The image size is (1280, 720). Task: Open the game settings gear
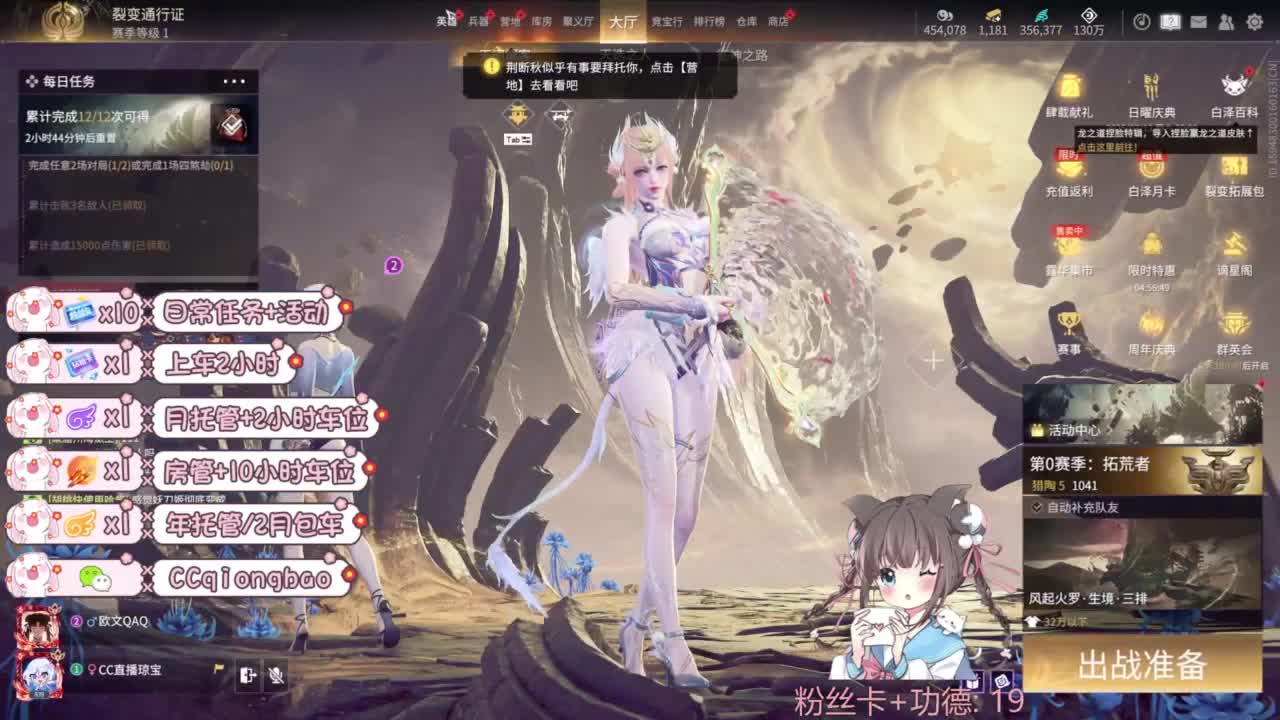(x=1253, y=22)
